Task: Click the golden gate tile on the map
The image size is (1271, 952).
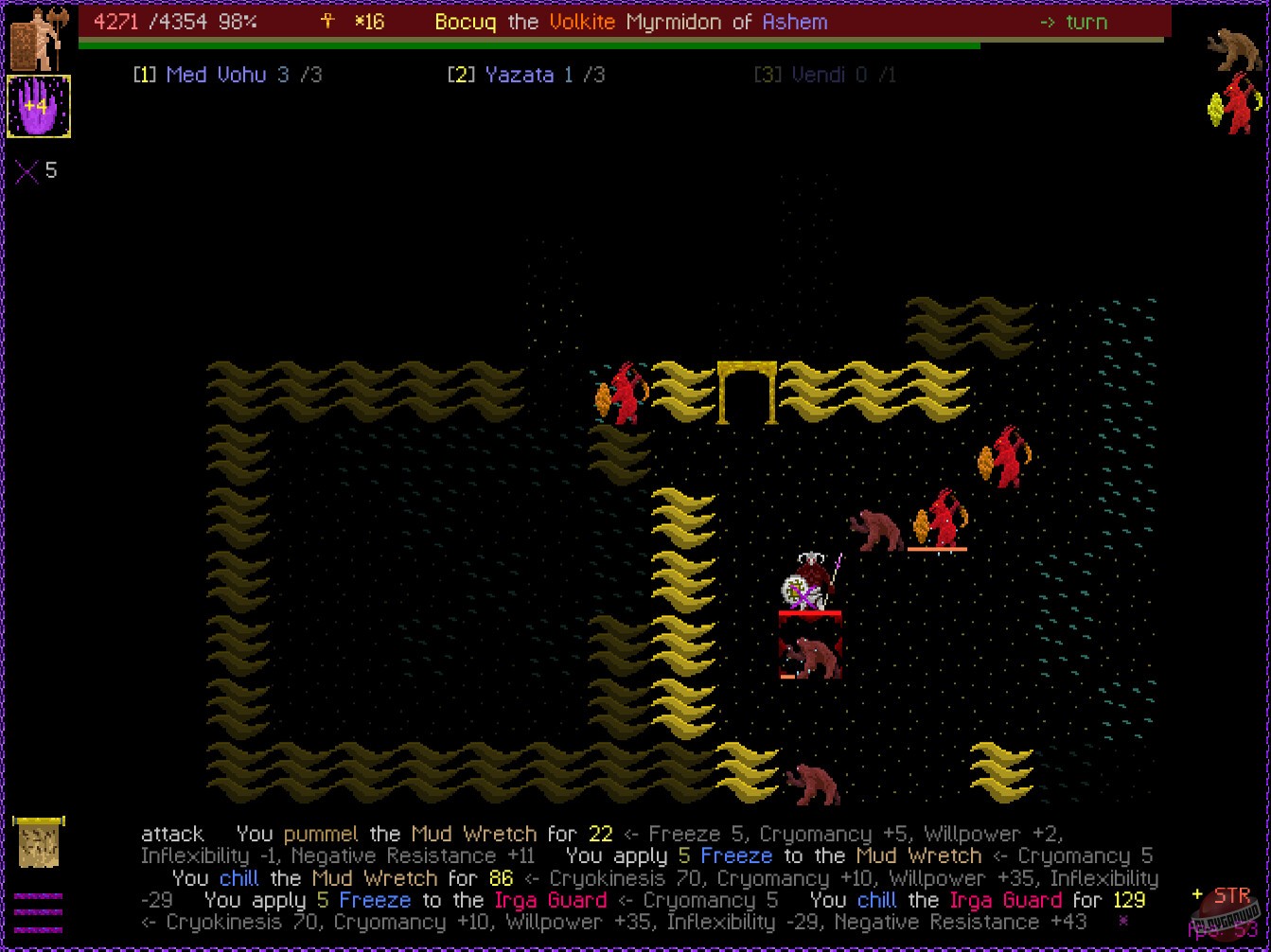Action: (748, 391)
